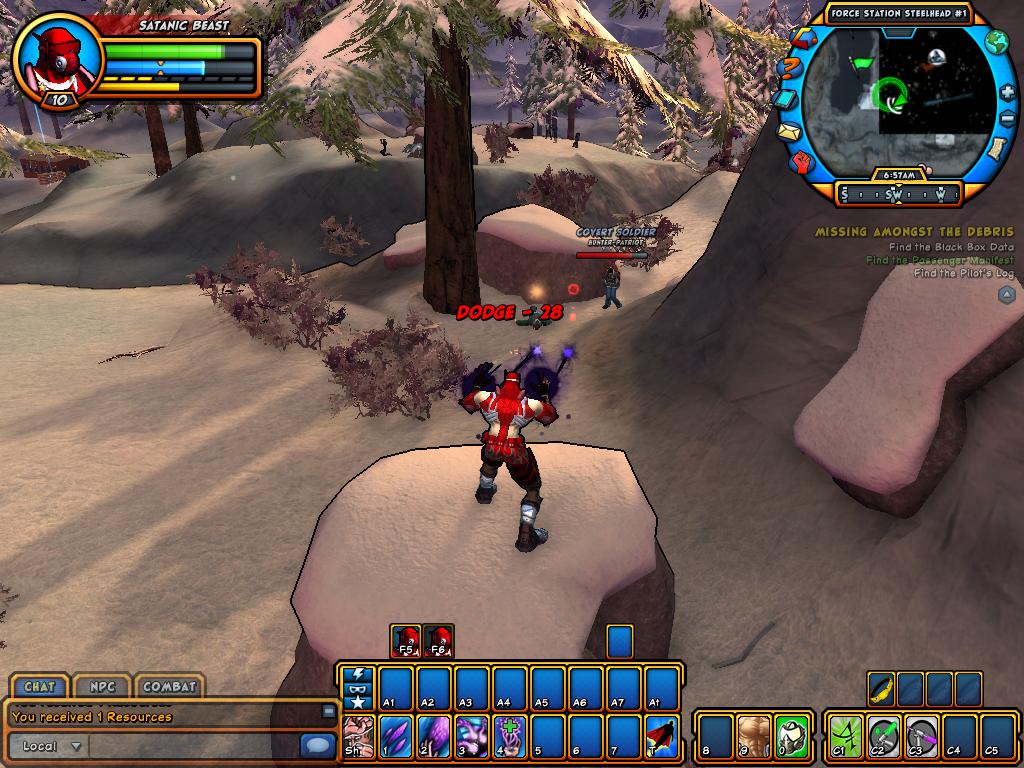
Task: Open the red fist icon by minimap
Action: pos(803,161)
